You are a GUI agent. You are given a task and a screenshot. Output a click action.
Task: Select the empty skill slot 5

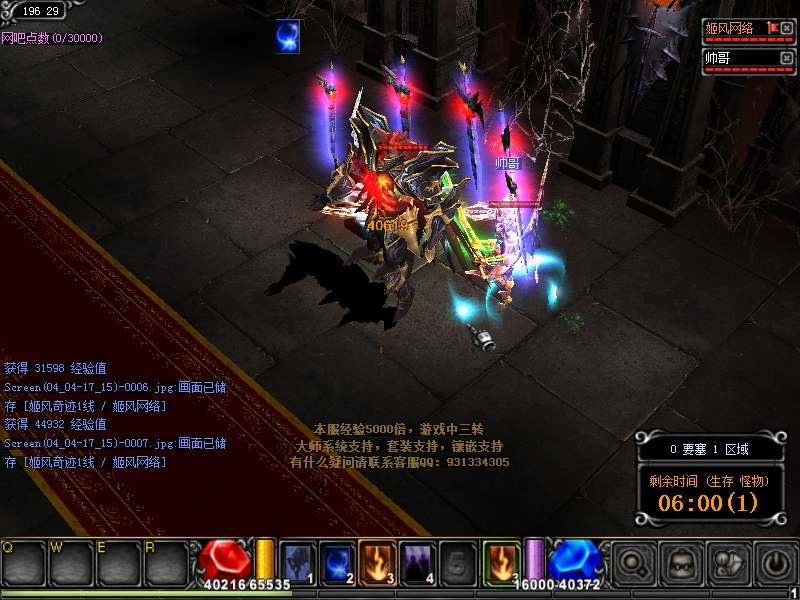click(x=457, y=563)
